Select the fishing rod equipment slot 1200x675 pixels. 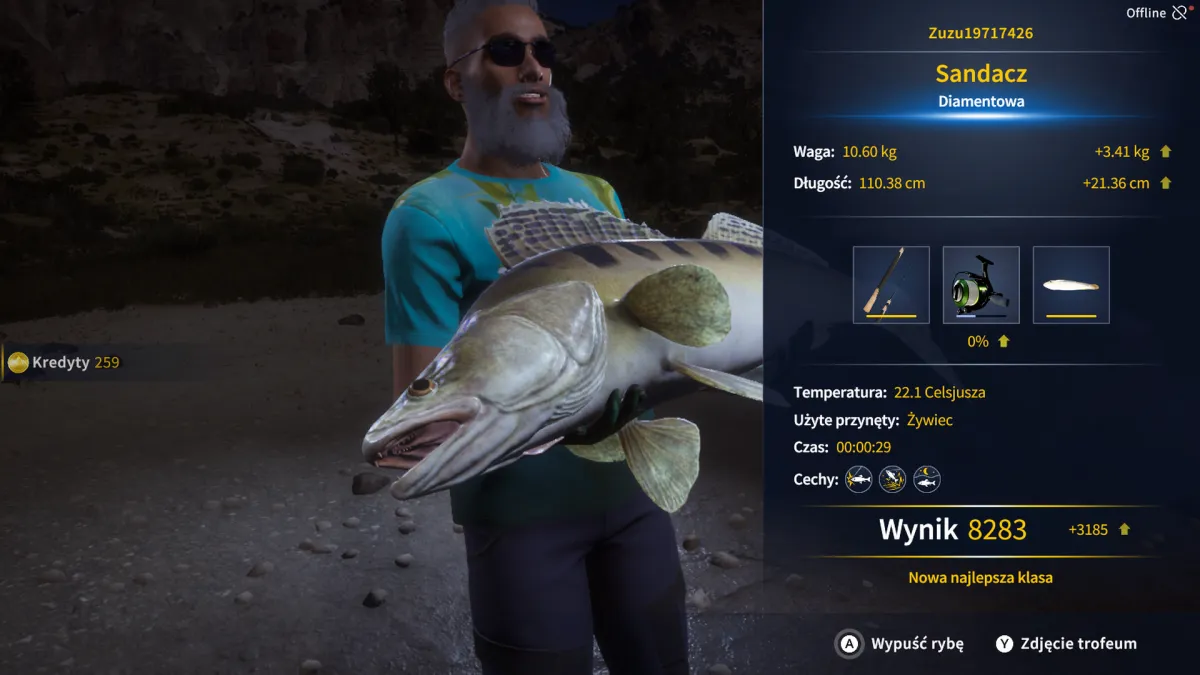click(891, 285)
